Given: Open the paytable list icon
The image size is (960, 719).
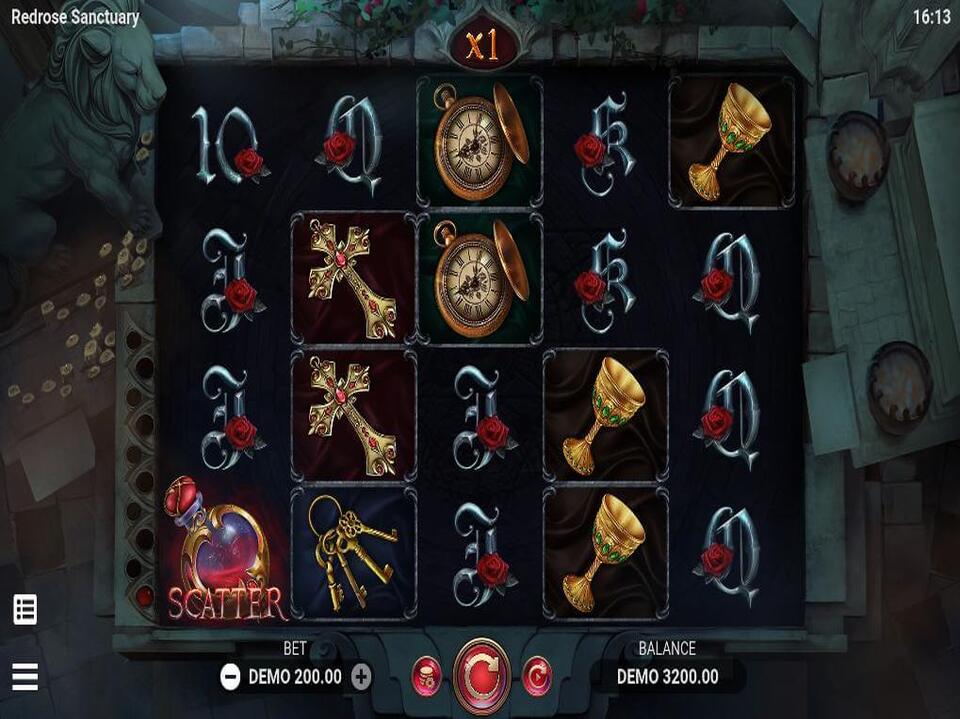Looking at the screenshot, I should (x=25, y=609).
